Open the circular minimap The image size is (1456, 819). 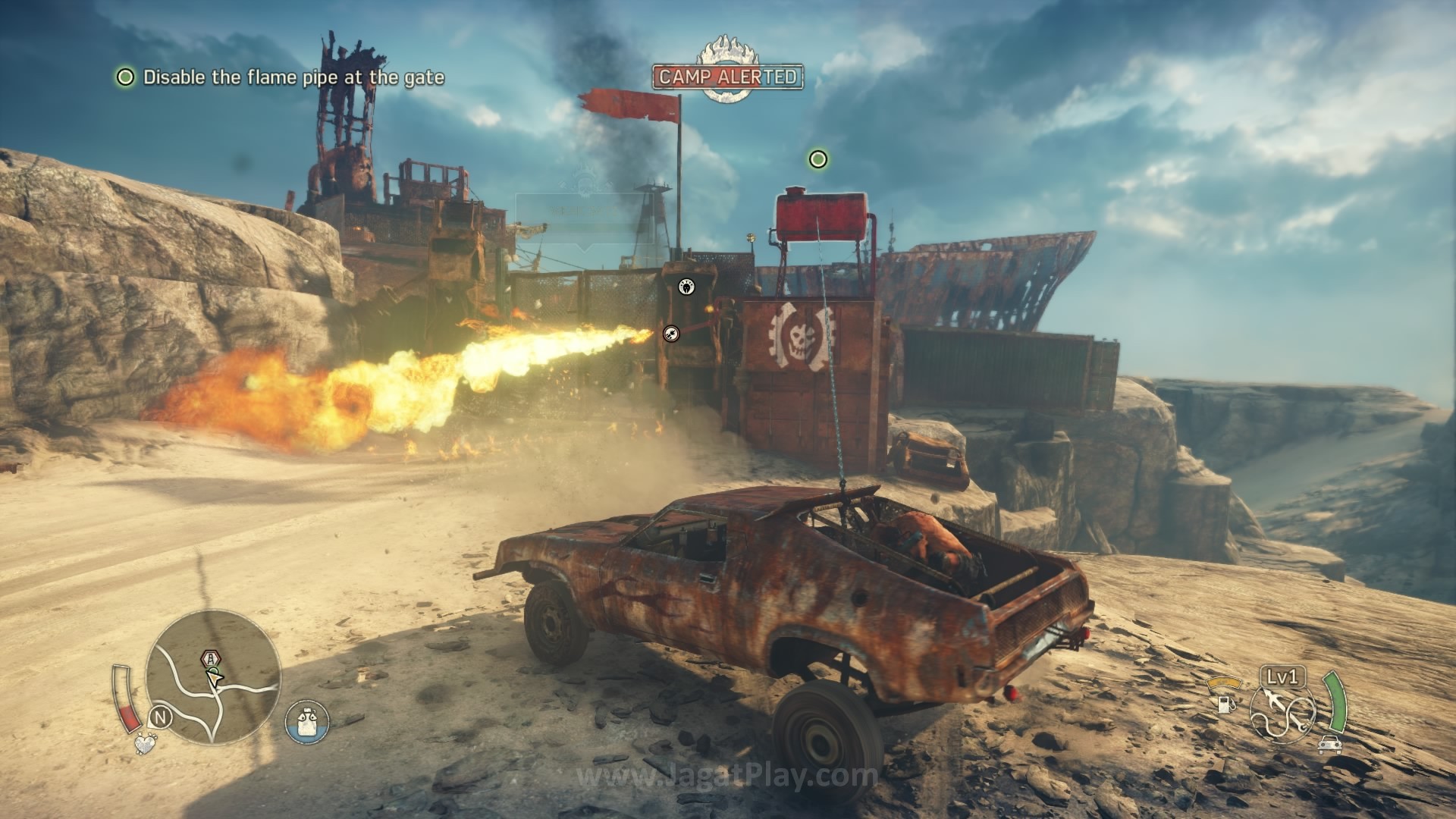[213, 679]
